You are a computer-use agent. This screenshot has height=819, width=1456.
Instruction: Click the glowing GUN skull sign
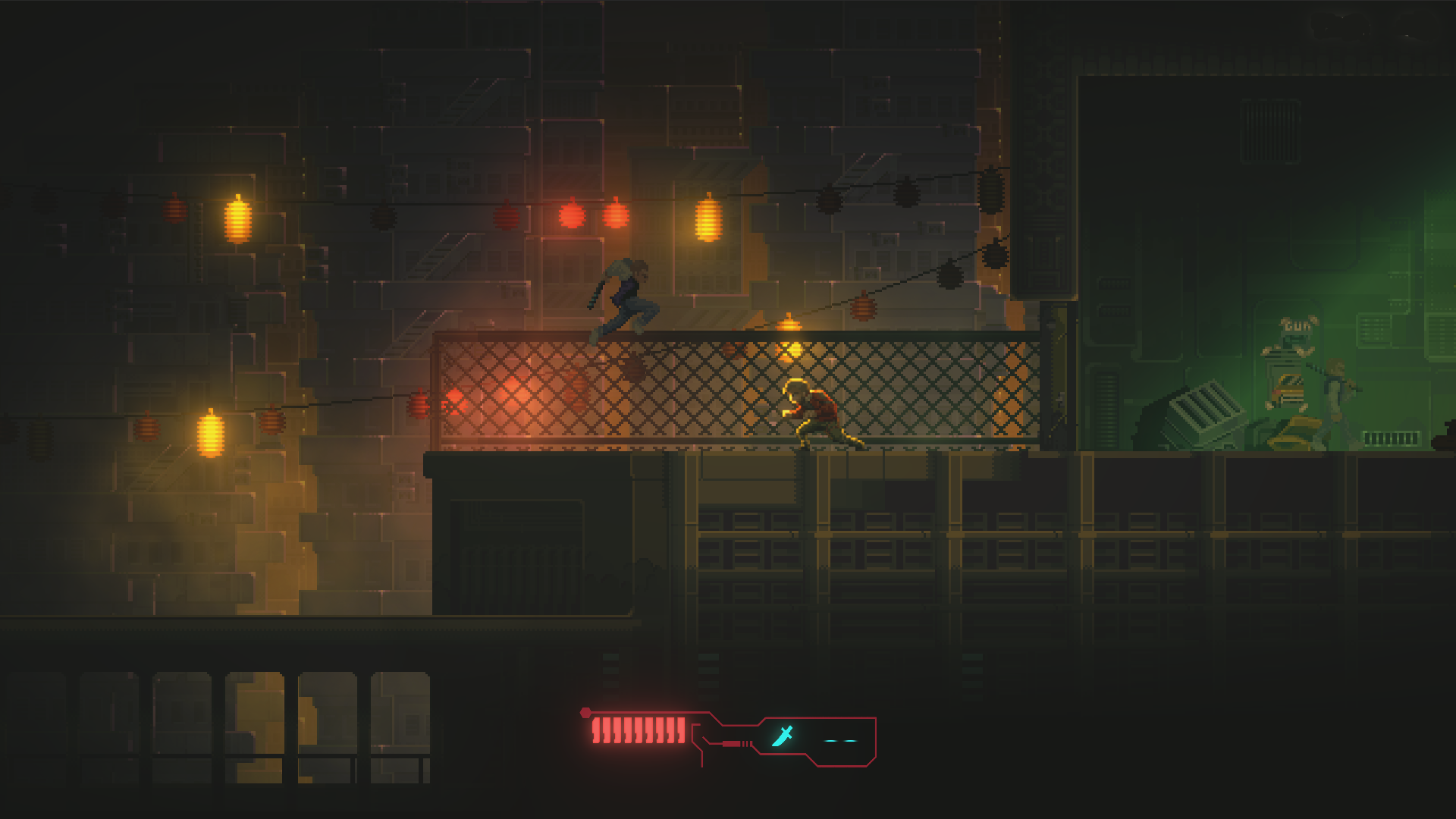pos(1298,326)
